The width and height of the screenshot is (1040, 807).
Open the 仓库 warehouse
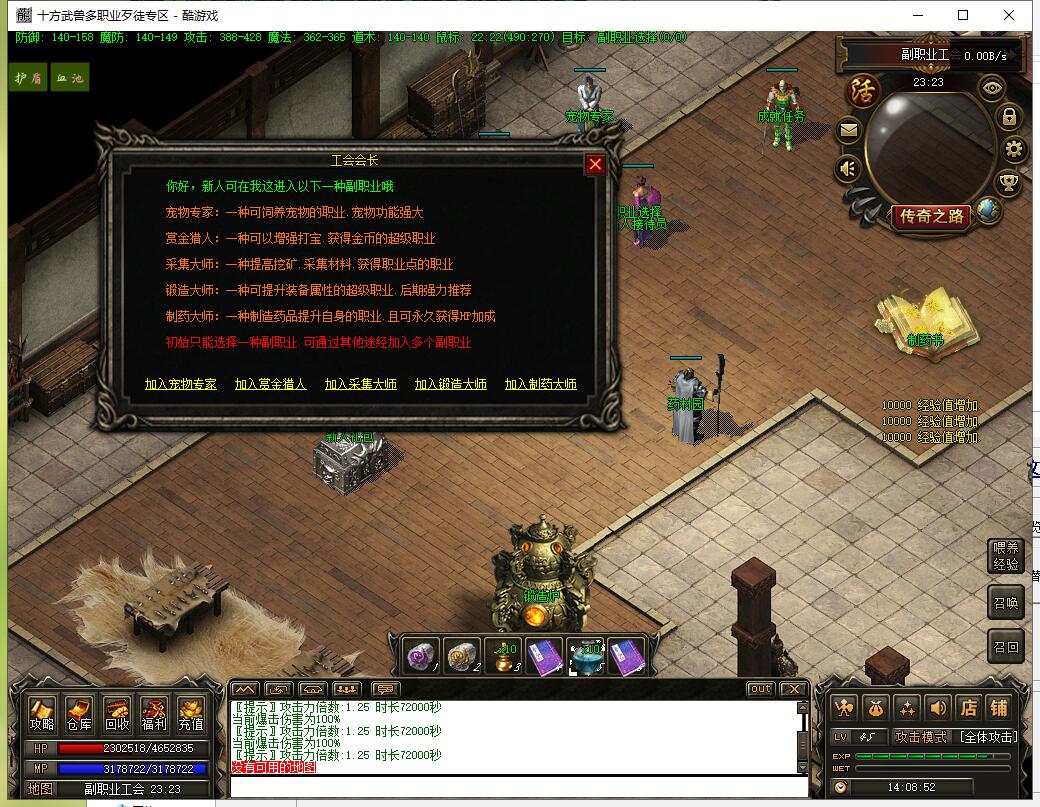(x=79, y=713)
